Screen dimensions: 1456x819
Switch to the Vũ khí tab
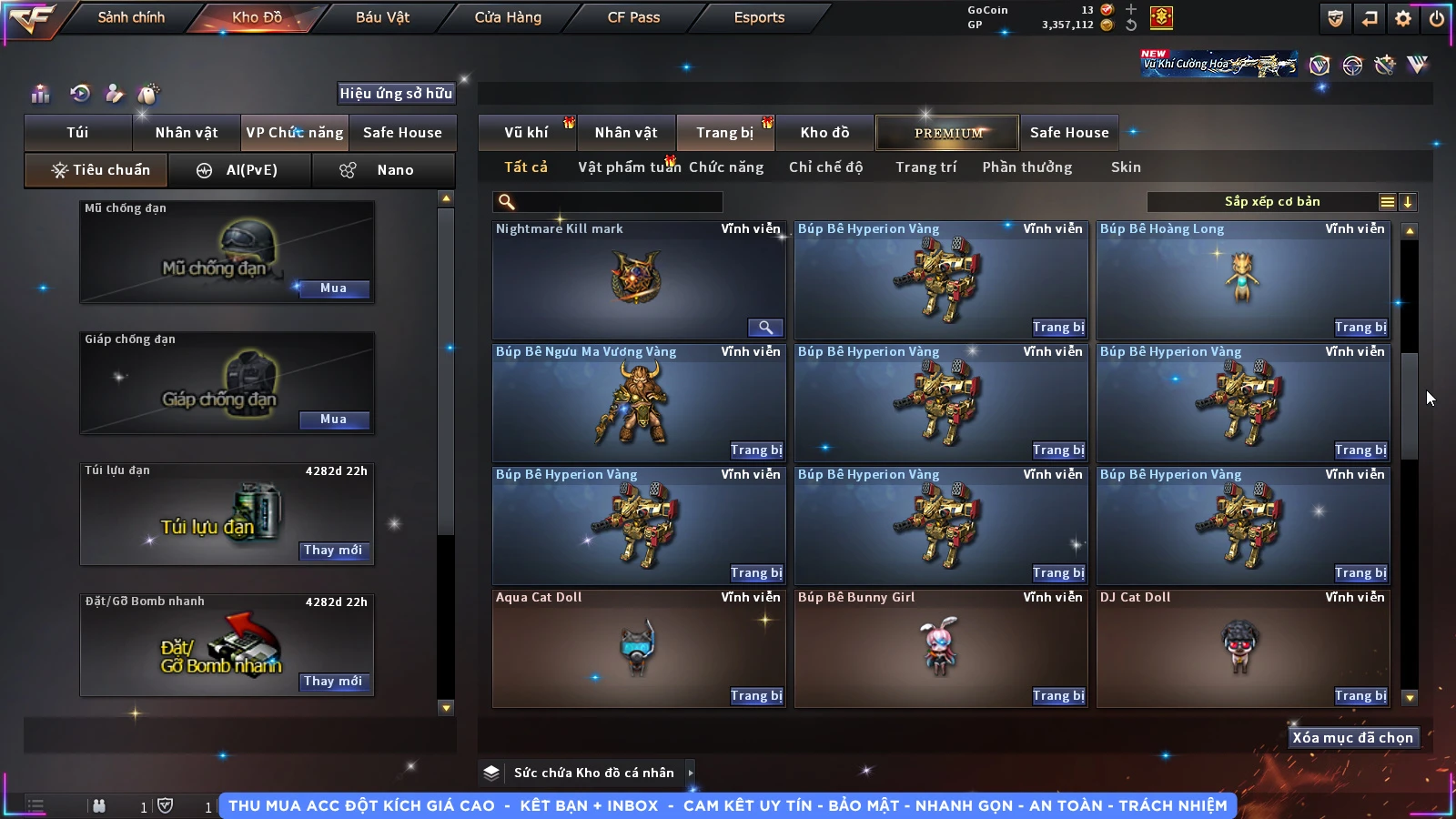click(x=526, y=133)
